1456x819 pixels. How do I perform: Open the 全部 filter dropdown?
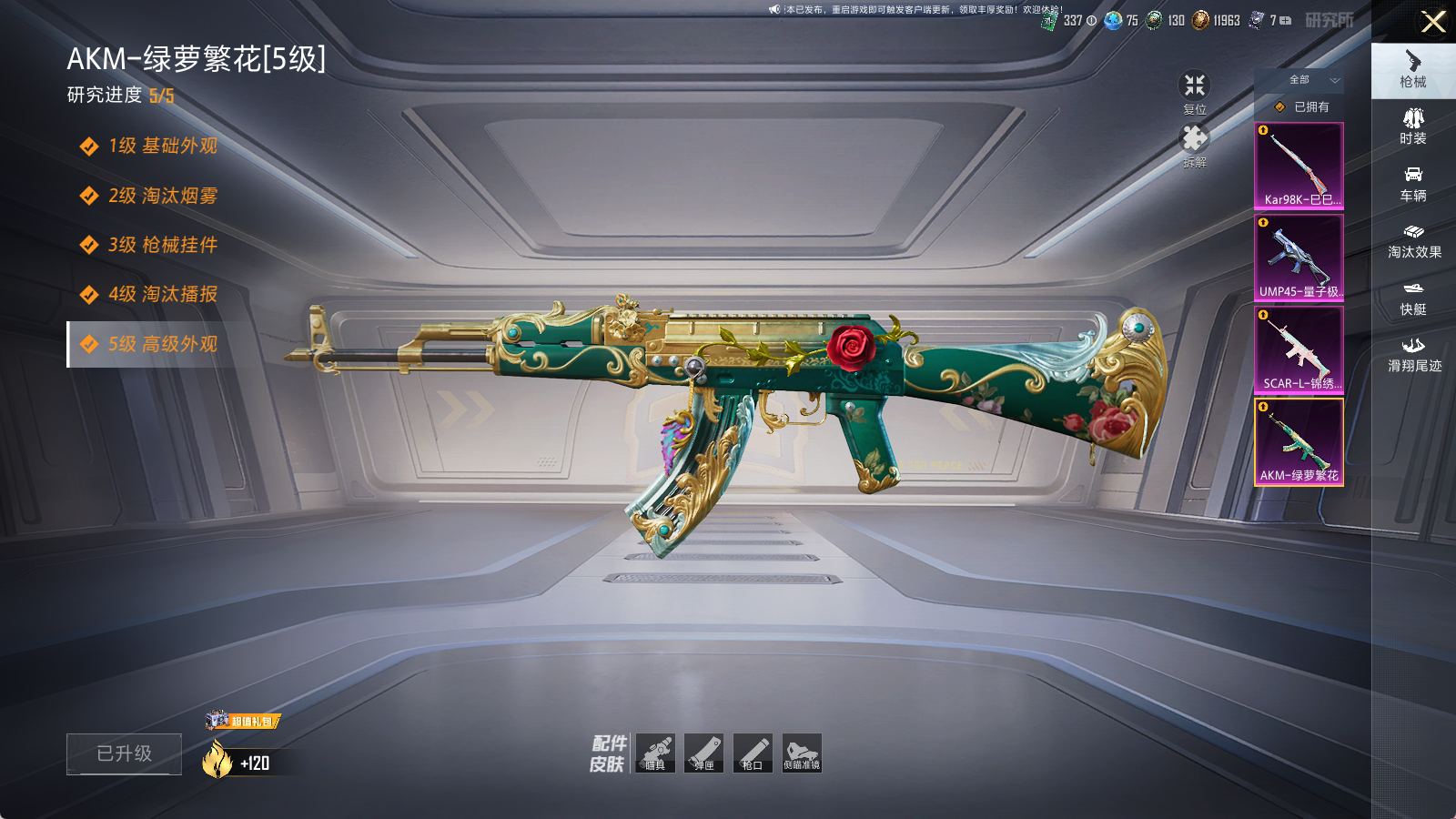(1310, 80)
